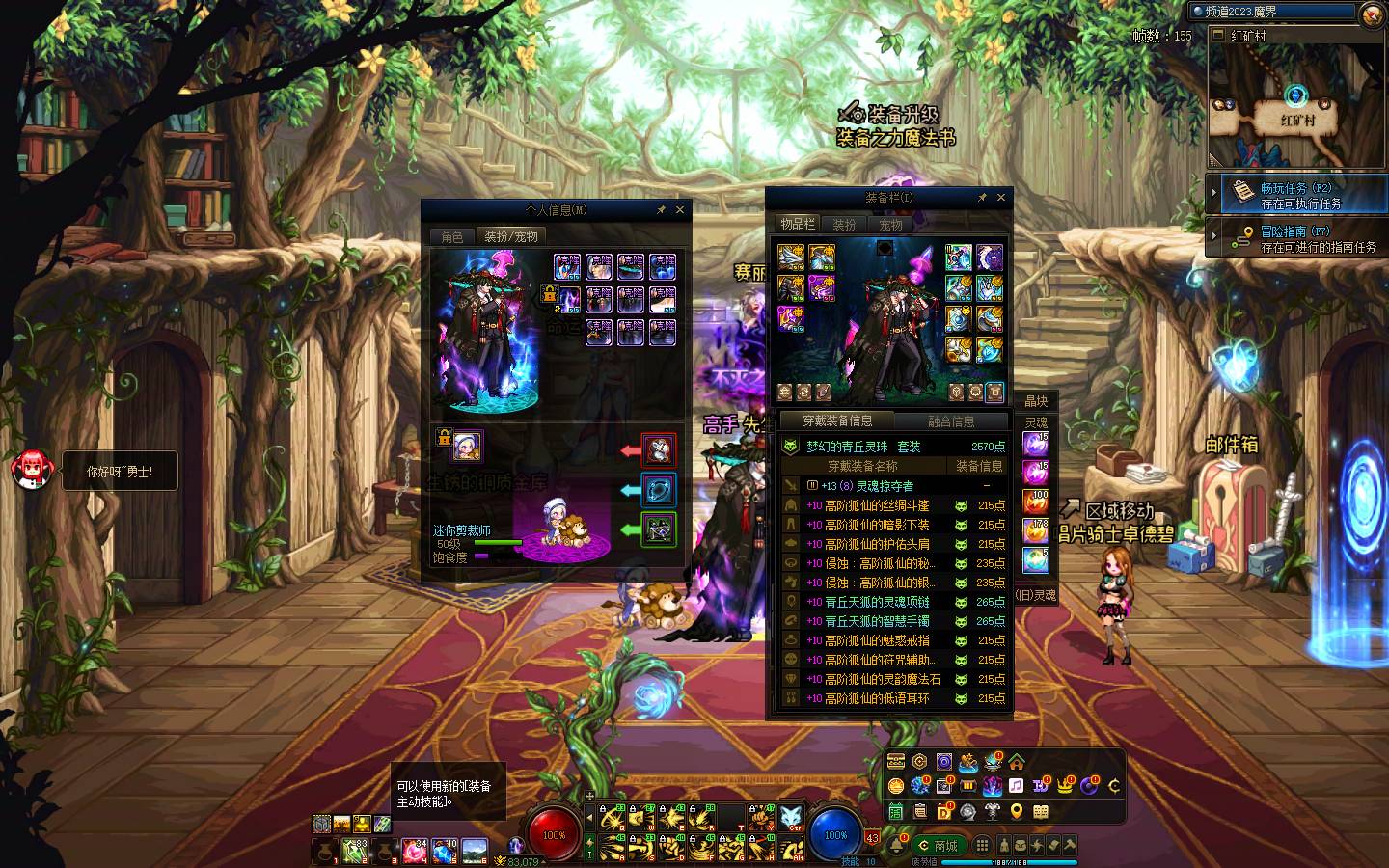Open the notification bell icon
Viewport: 1389px width, 868px height.
pos(897,845)
